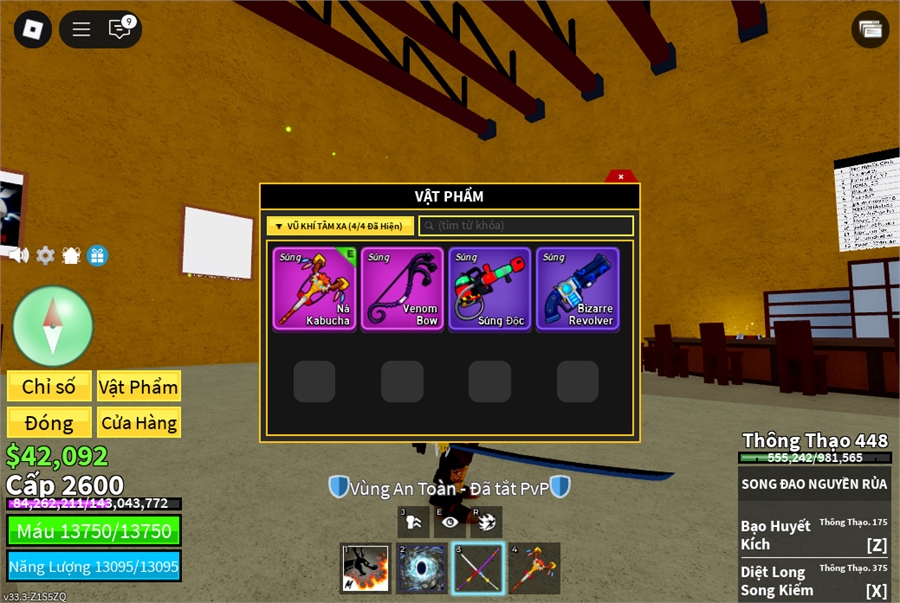Click the Đóng button

tap(49, 423)
